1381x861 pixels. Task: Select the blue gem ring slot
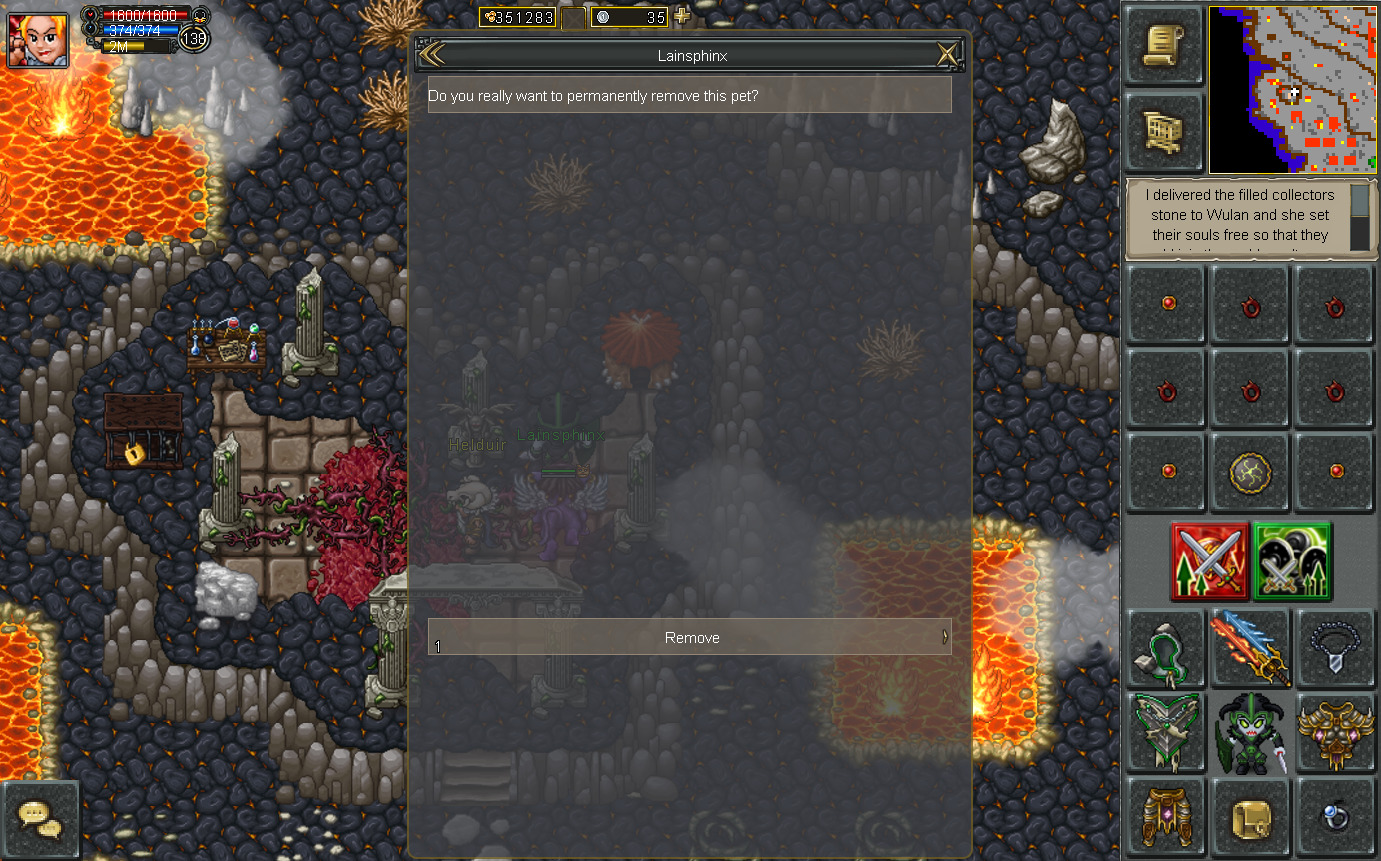pyautogui.click(x=1334, y=817)
